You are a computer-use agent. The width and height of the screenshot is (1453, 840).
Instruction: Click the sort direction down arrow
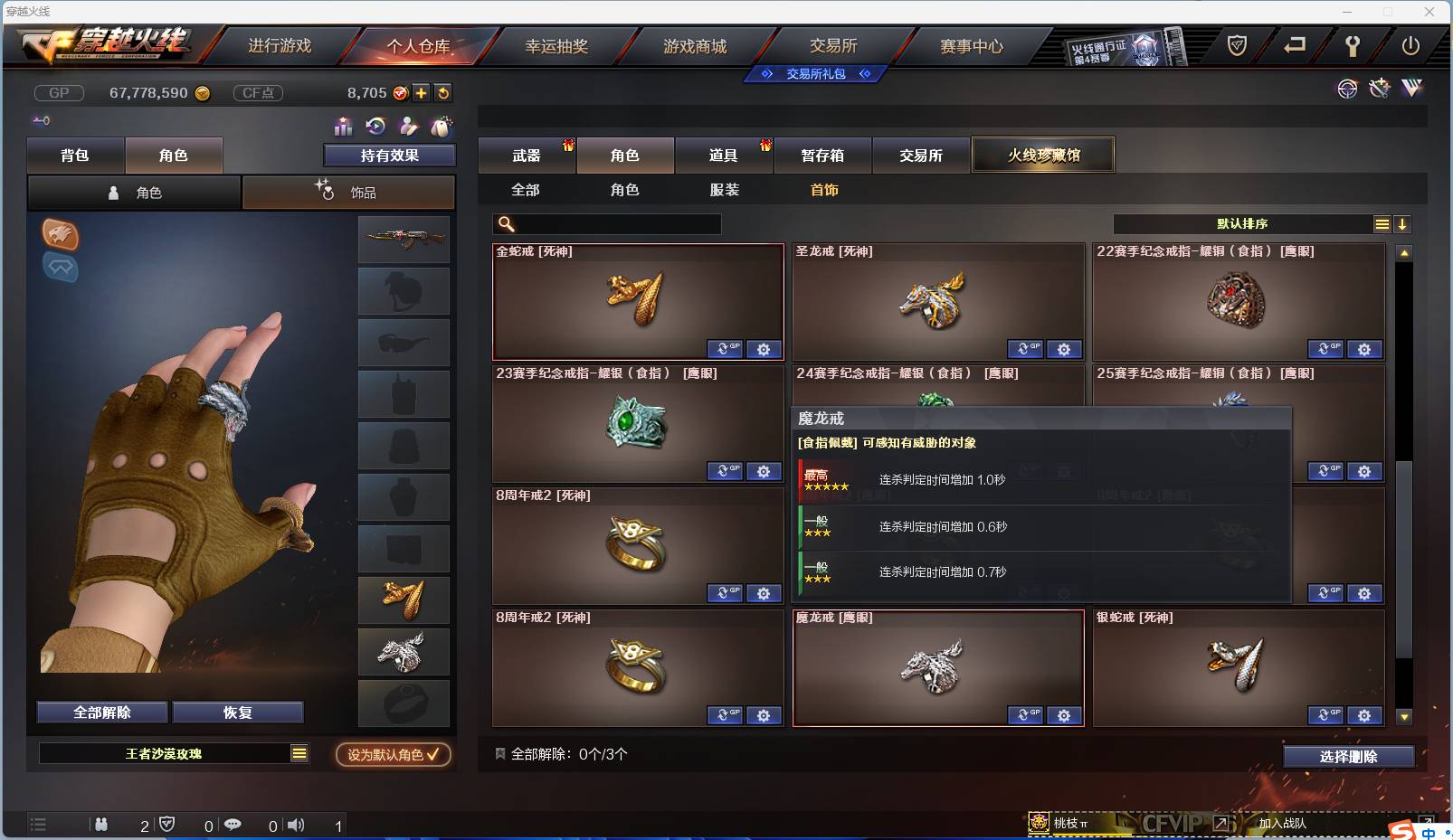click(1403, 223)
